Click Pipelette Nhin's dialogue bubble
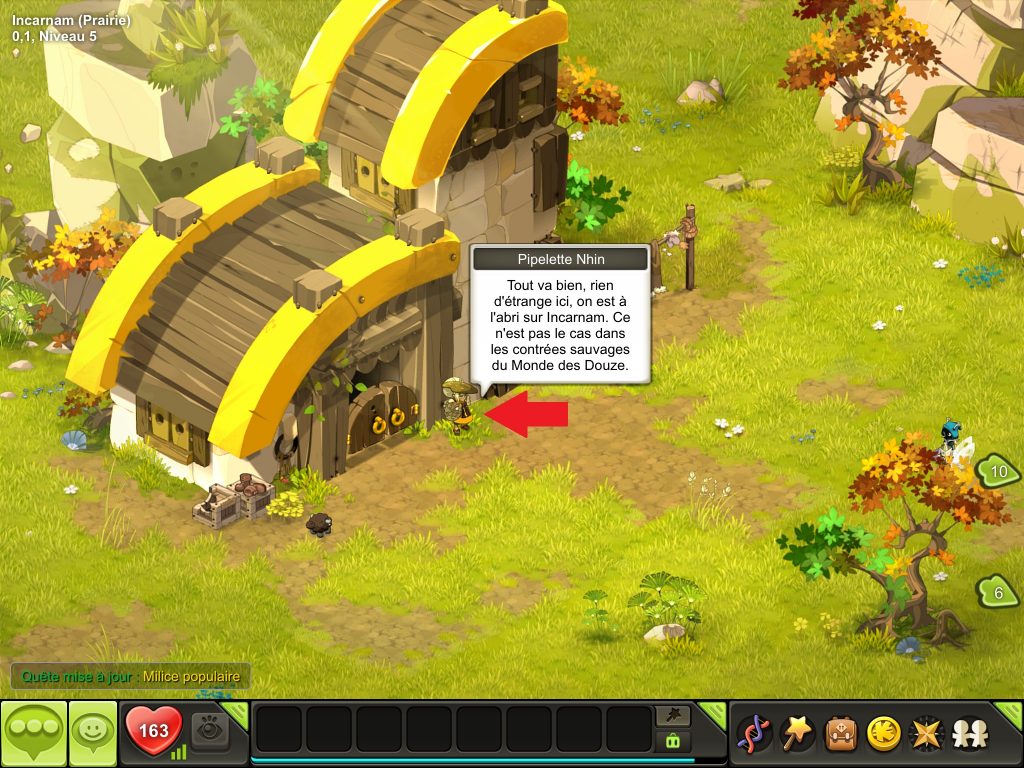This screenshot has width=1024, height=768. point(560,320)
